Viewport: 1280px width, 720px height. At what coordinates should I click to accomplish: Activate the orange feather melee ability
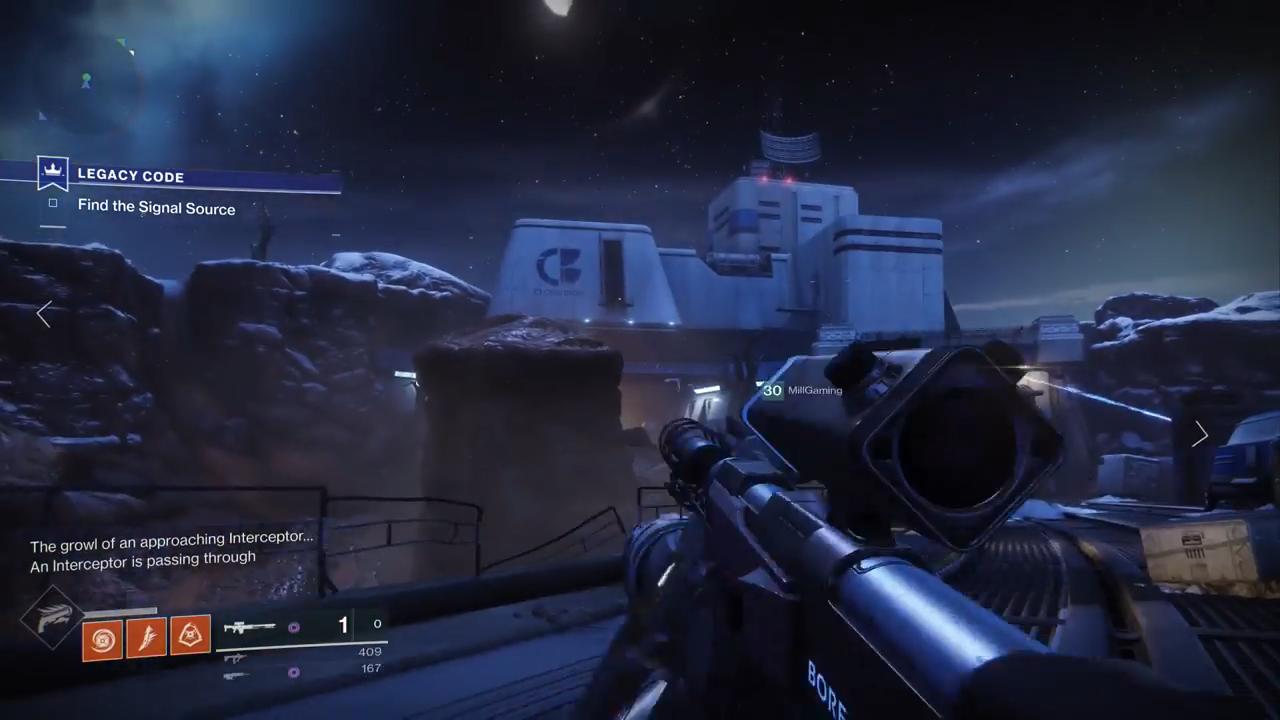146,636
